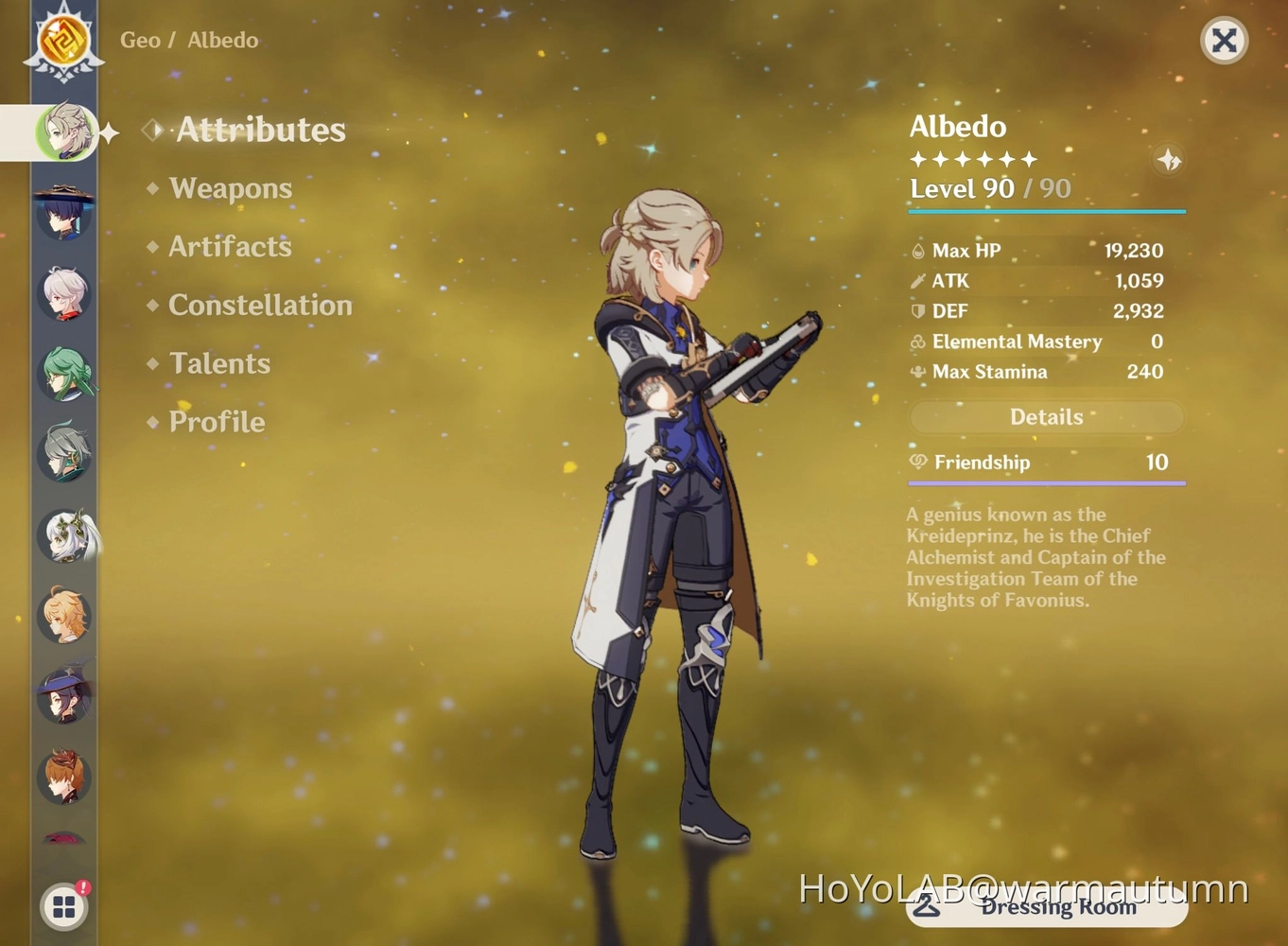The height and width of the screenshot is (946, 1288).
Task: Select the blond Traveler's portrait in the sidebar
Action: 62,616
